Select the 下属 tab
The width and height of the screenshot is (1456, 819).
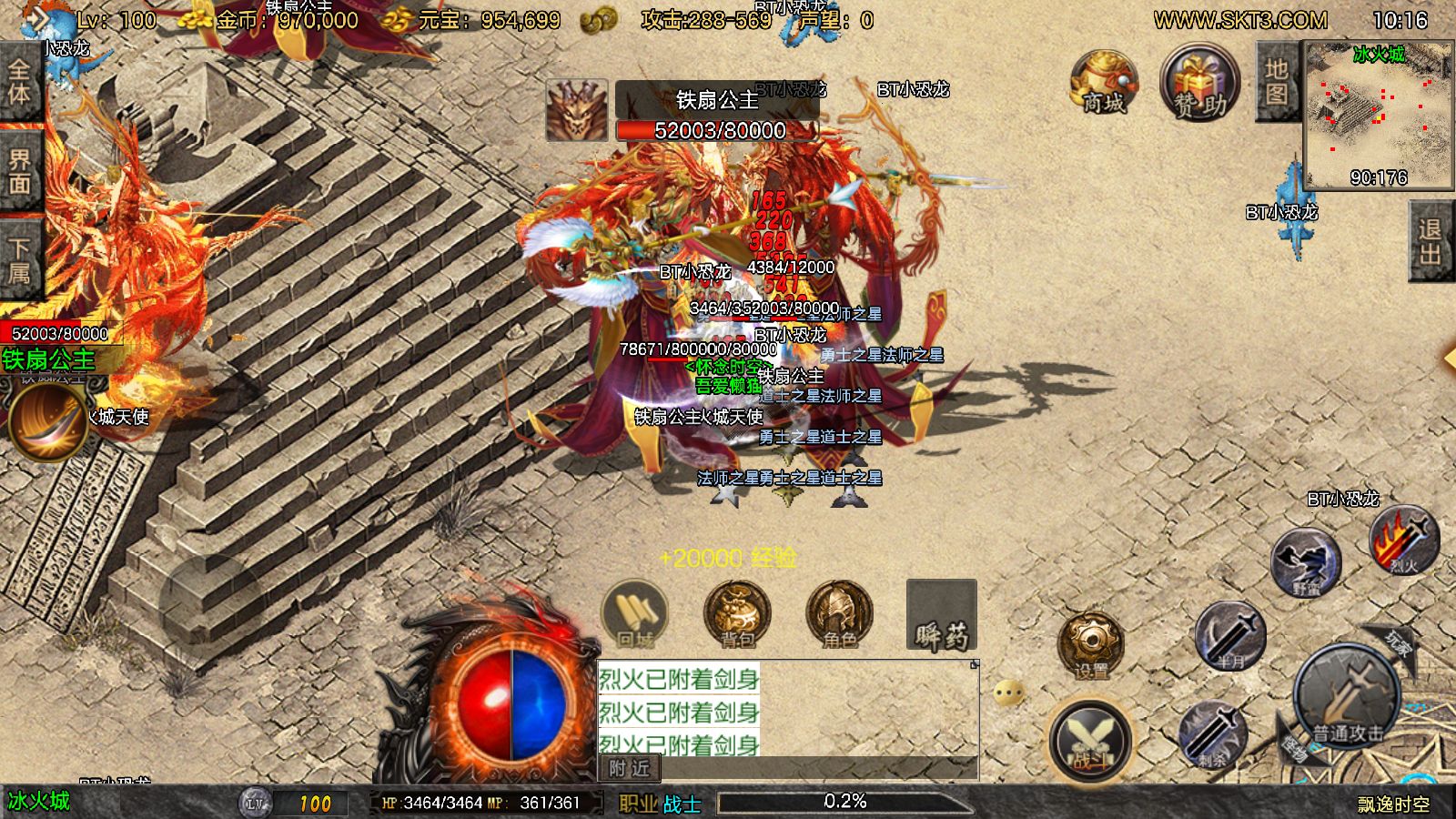tap(19, 260)
